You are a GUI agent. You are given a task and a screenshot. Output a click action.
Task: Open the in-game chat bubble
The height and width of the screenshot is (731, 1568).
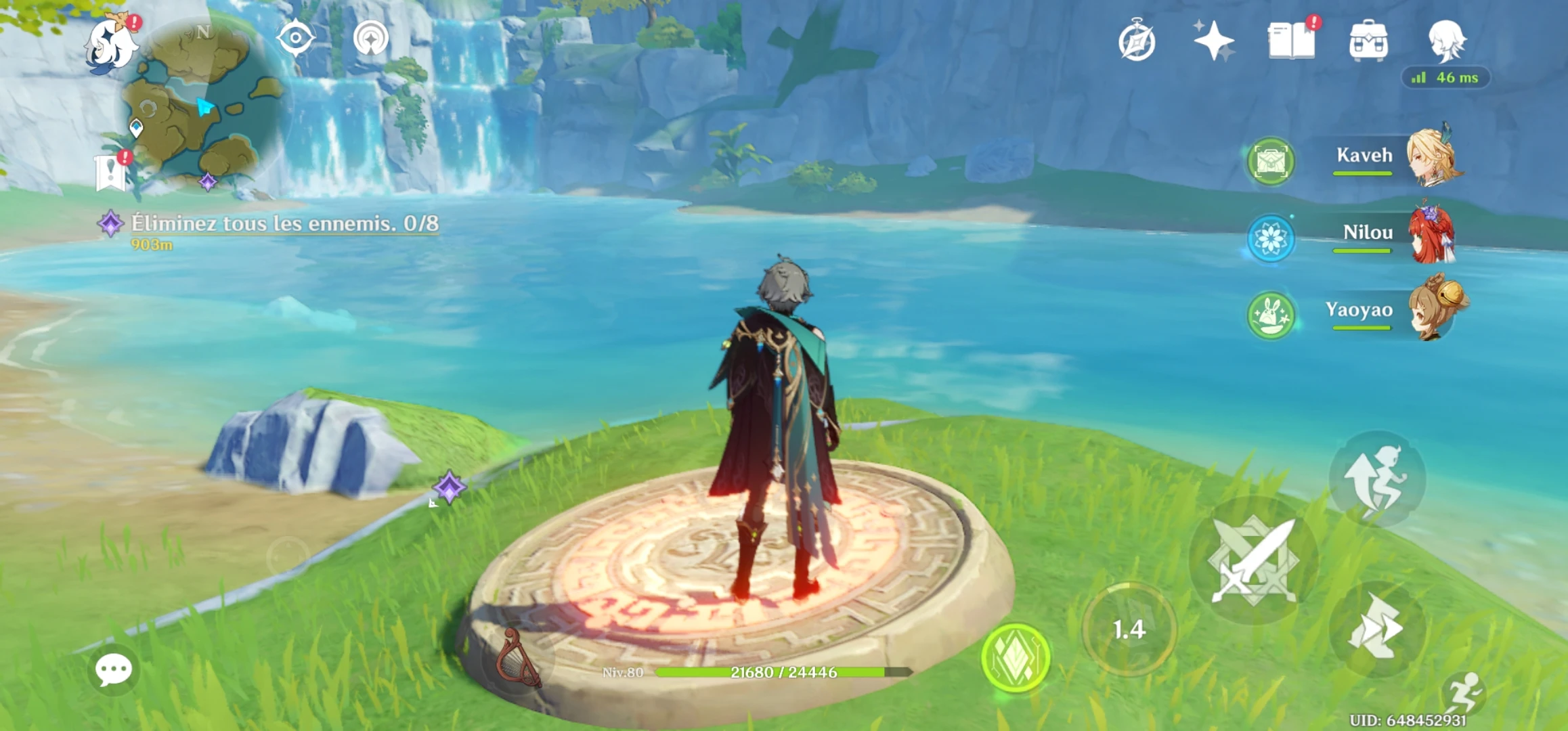tap(115, 669)
